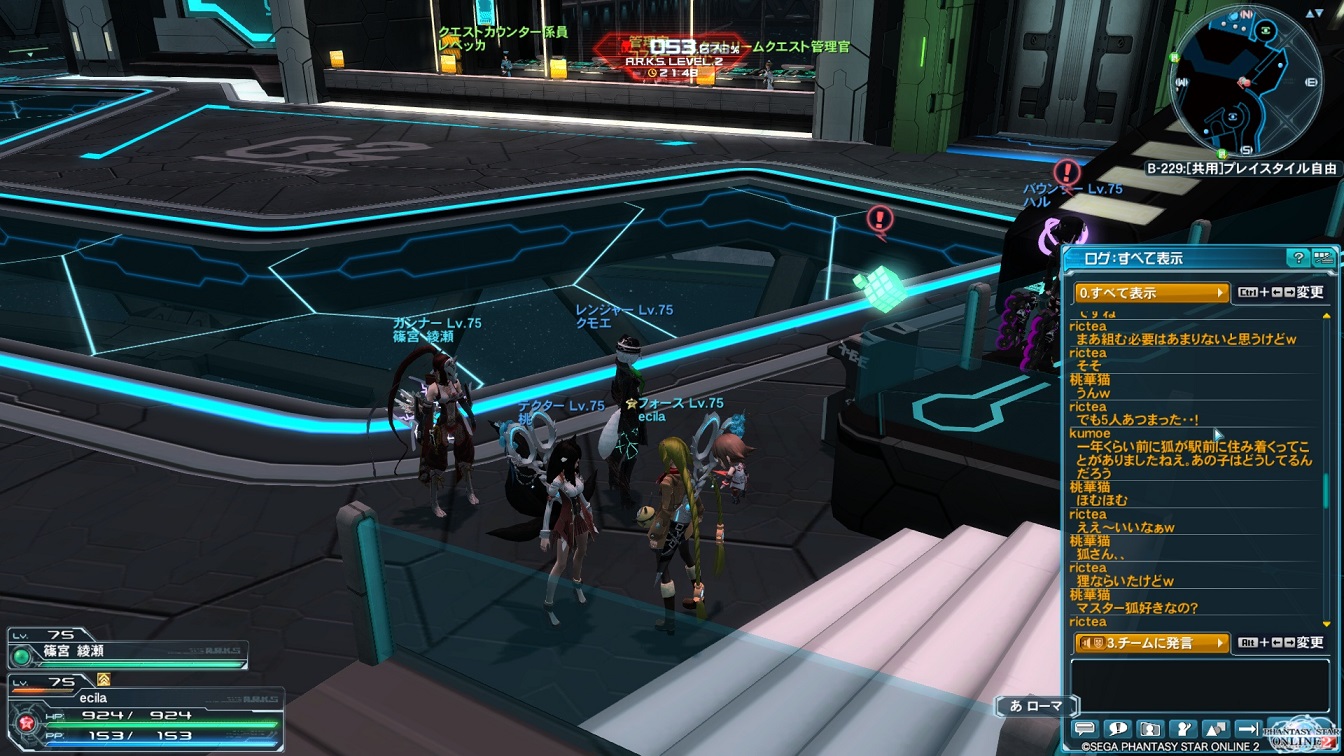Screen dimensions: 1344x756
Task: Open the cut-in portrait chat icon
Action: point(1151,730)
